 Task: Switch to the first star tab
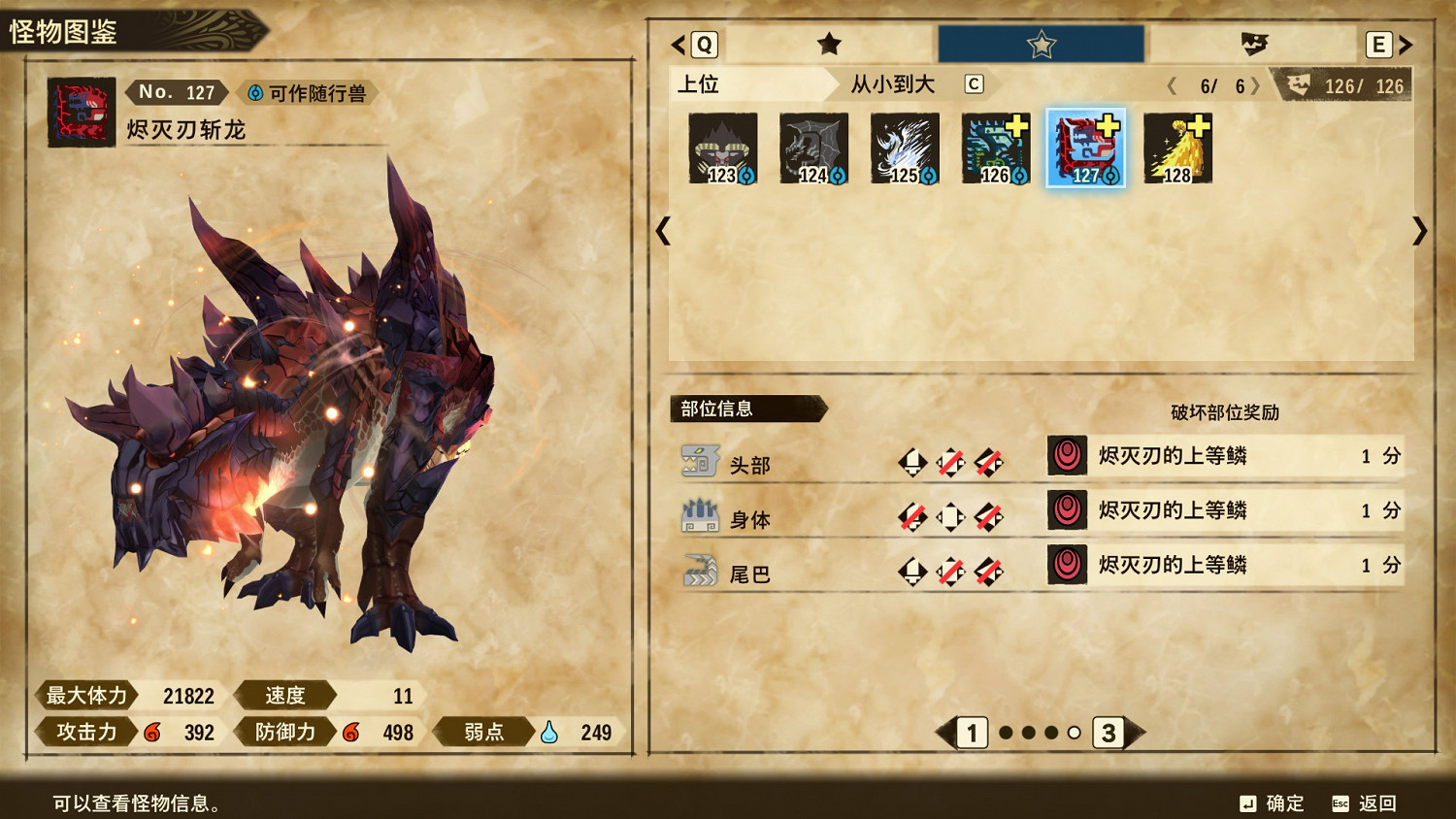coord(830,45)
